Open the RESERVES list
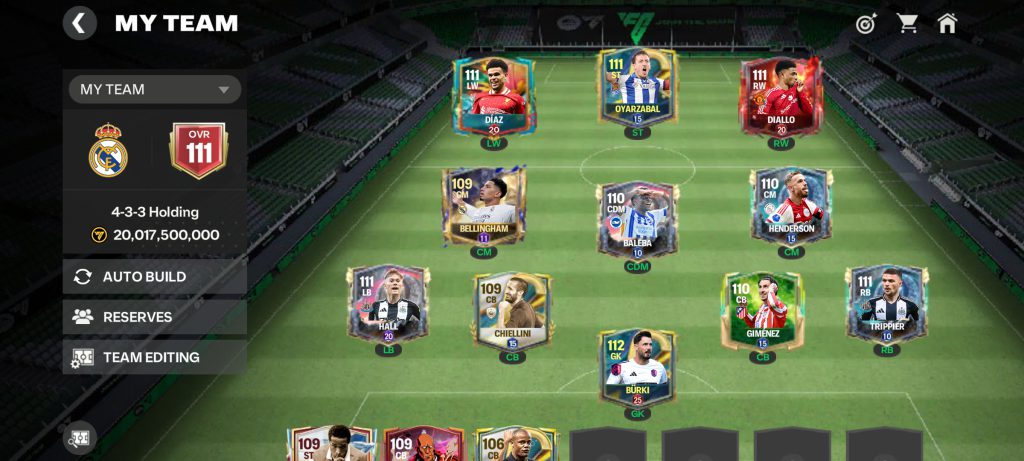This screenshot has height=461, width=1024. [x=155, y=317]
